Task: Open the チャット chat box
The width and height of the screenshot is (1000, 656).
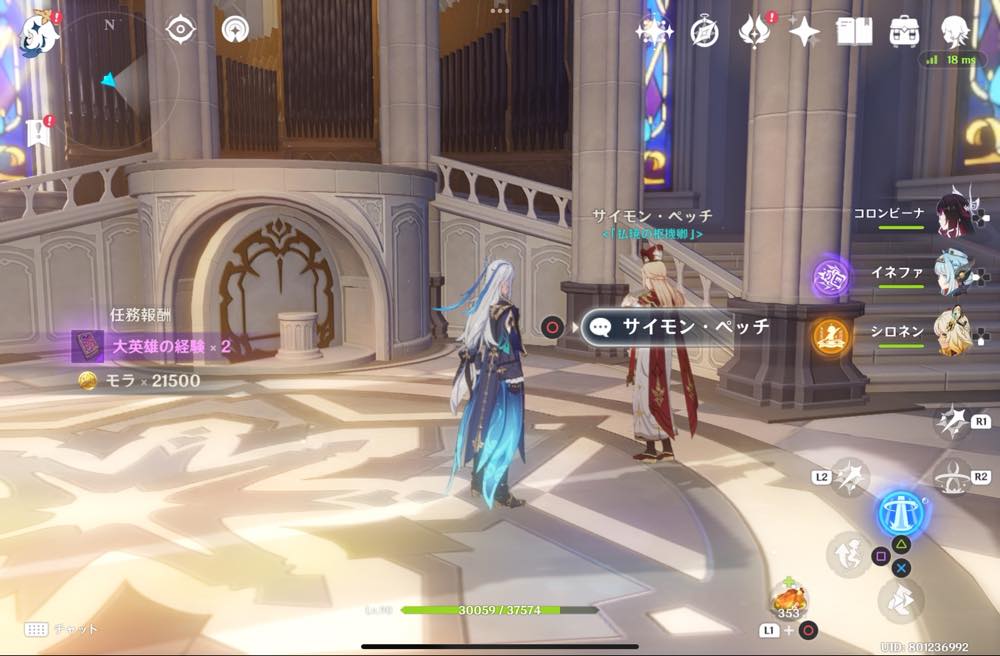Action: tap(62, 629)
